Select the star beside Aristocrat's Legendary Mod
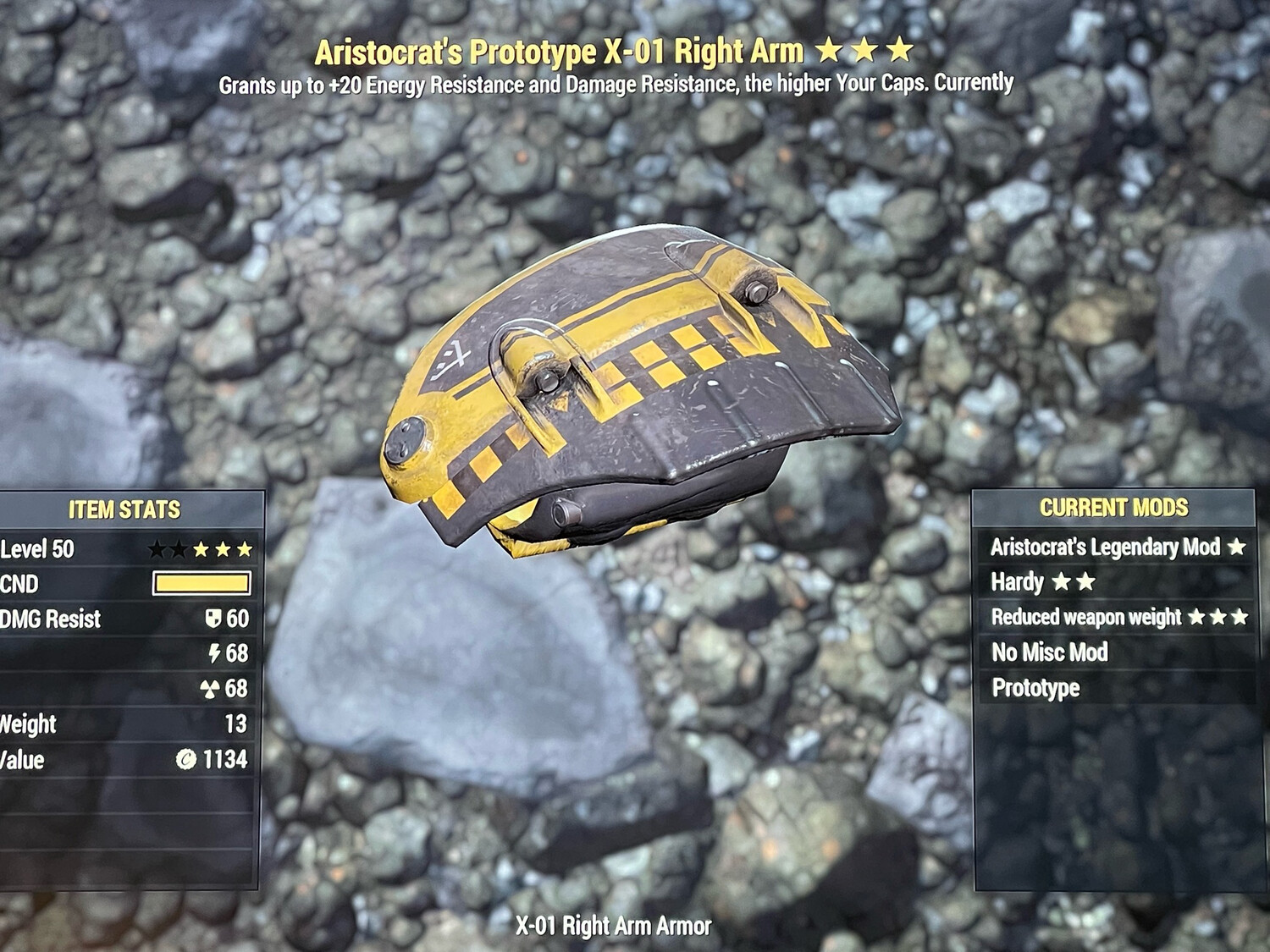The image size is (1270, 952). (1234, 548)
